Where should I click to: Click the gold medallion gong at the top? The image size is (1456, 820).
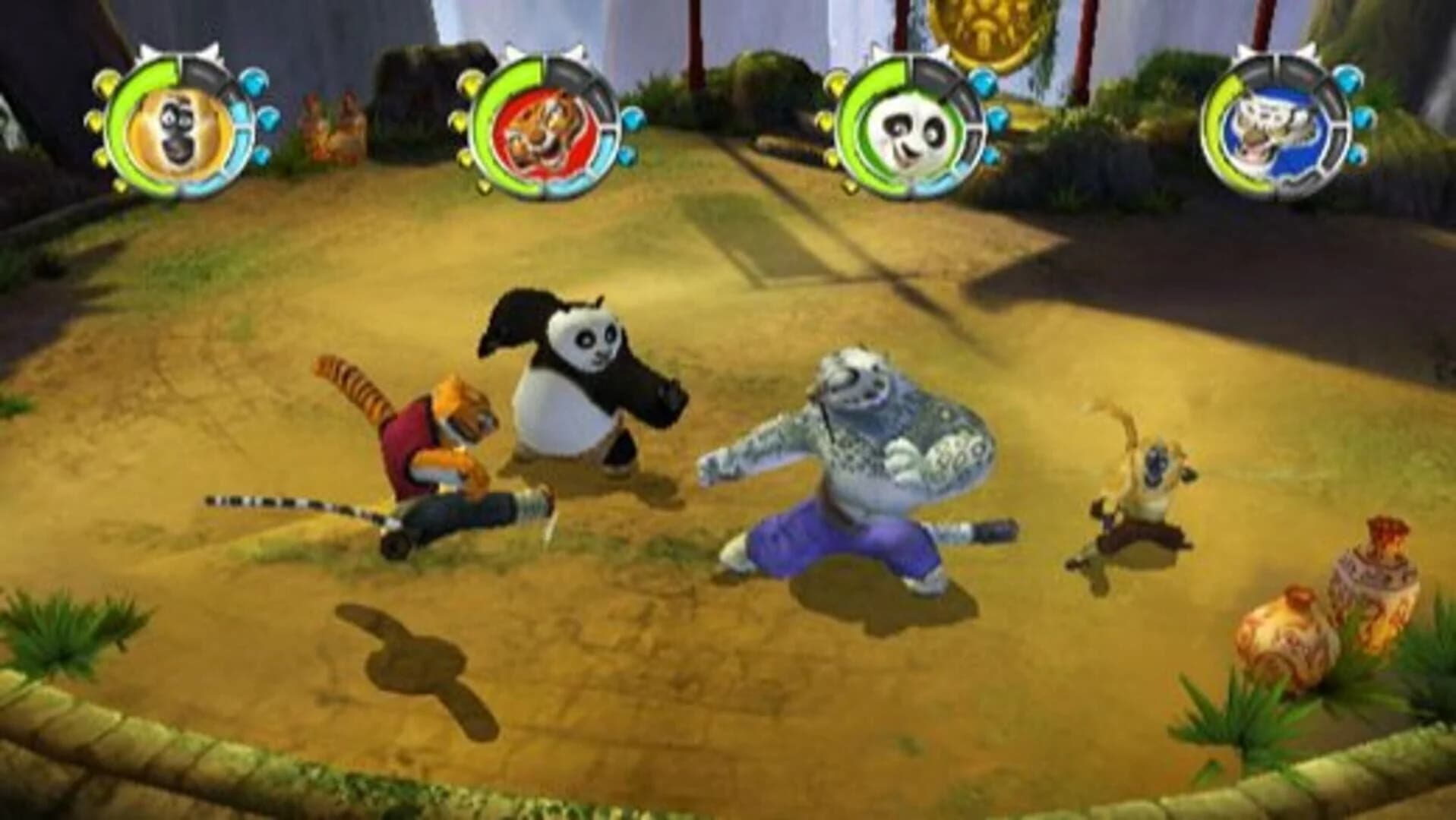(980, 30)
